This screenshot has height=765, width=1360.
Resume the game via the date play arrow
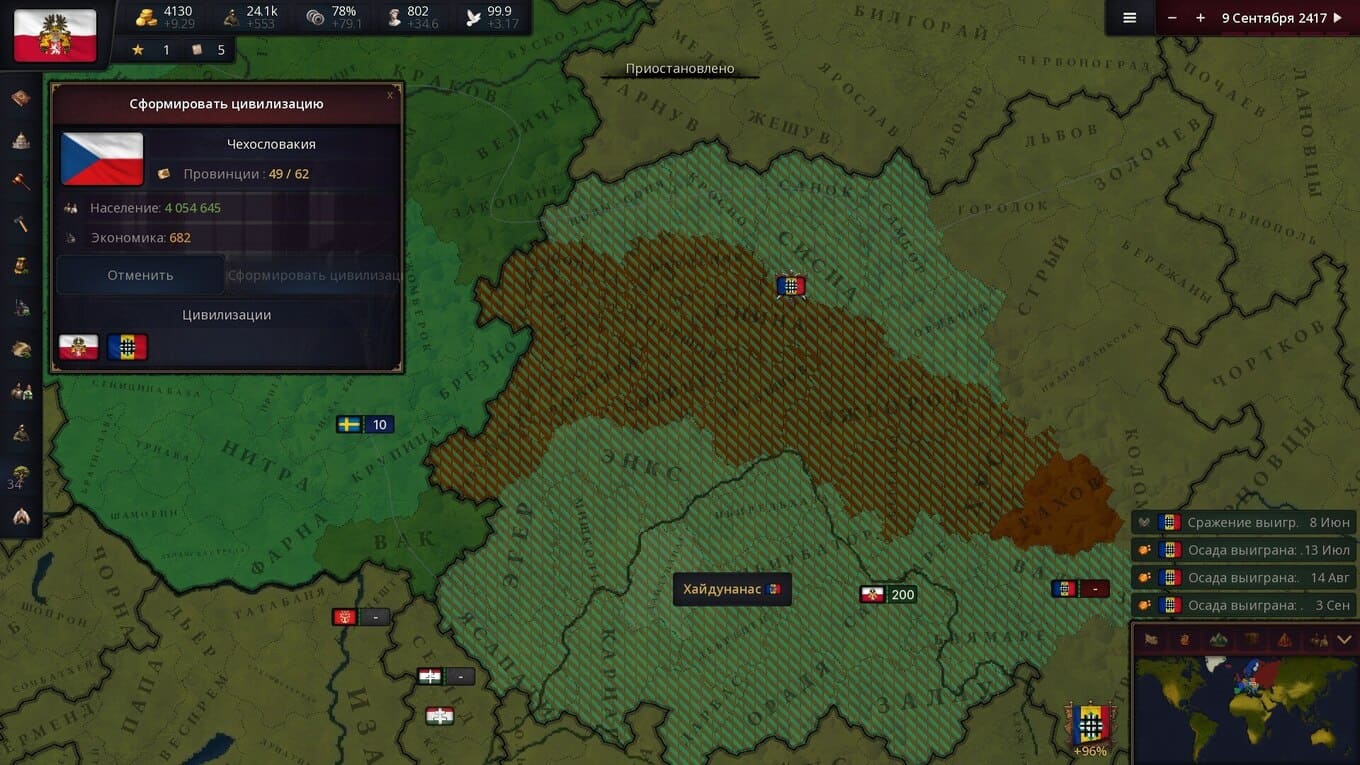click(1338, 18)
